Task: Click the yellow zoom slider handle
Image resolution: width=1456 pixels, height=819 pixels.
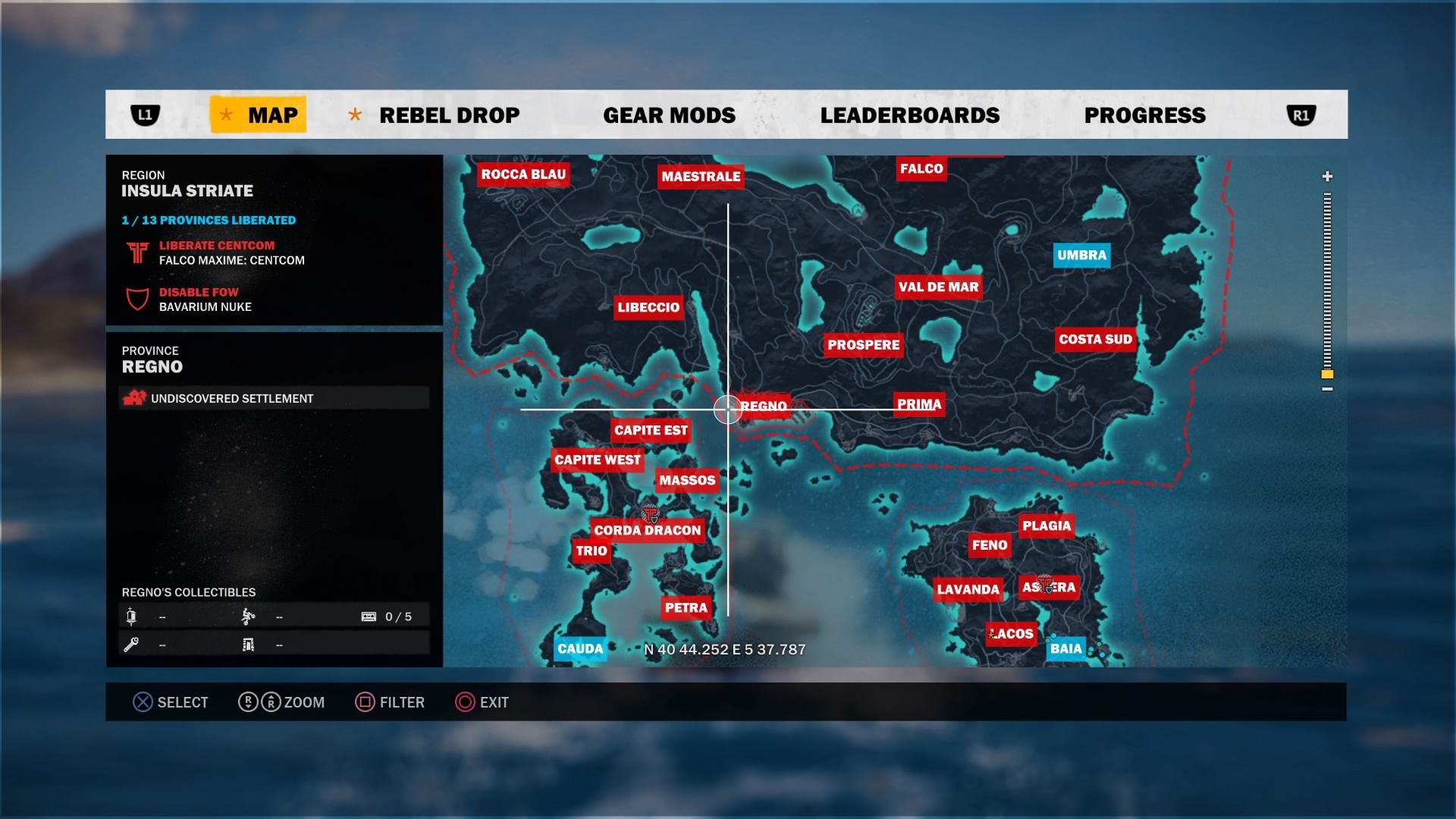Action: click(x=1327, y=375)
